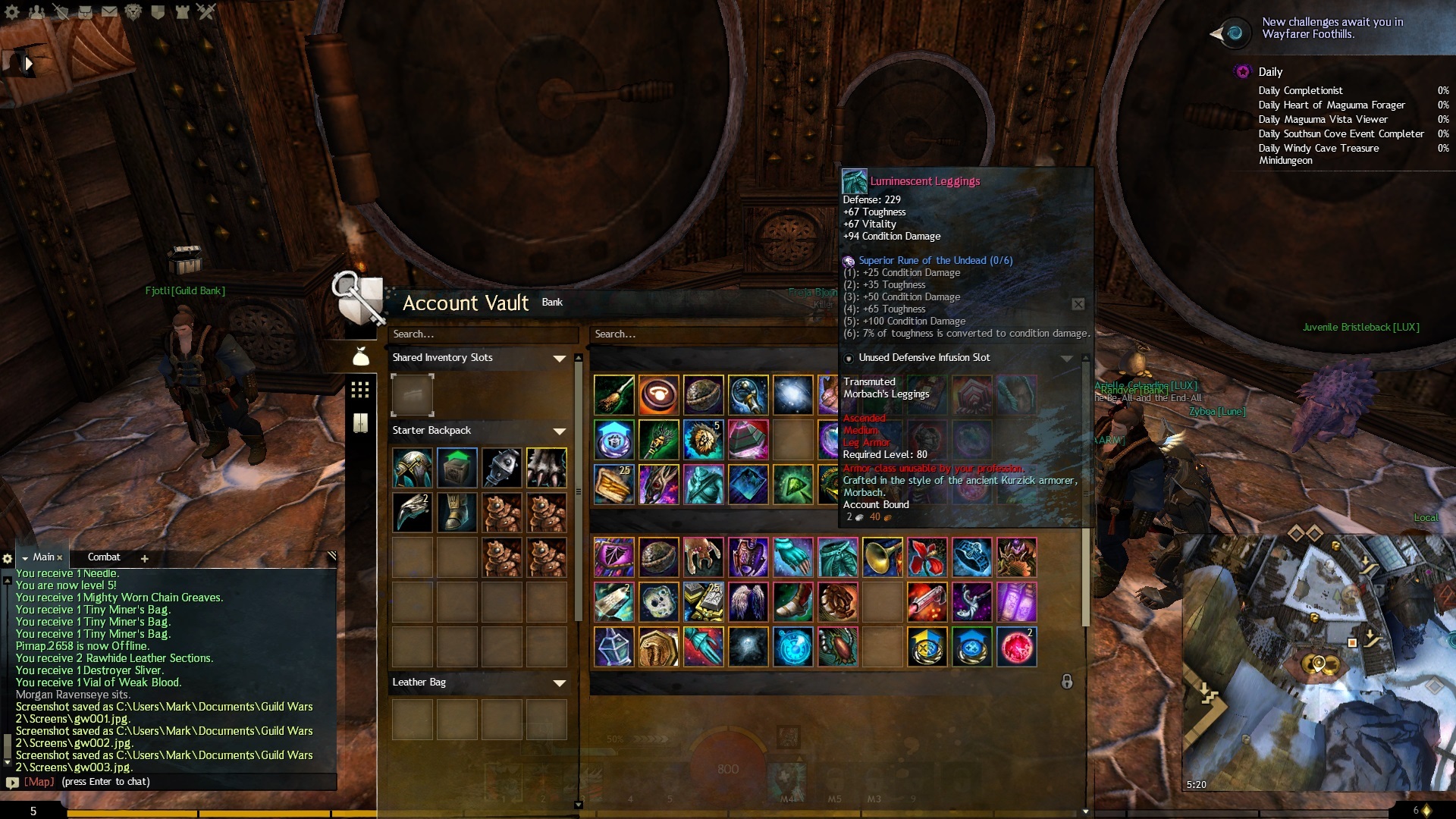Viewport: 1456px width, 819px height.
Task: Click the inventory Search field
Action: [x=482, y=334]
